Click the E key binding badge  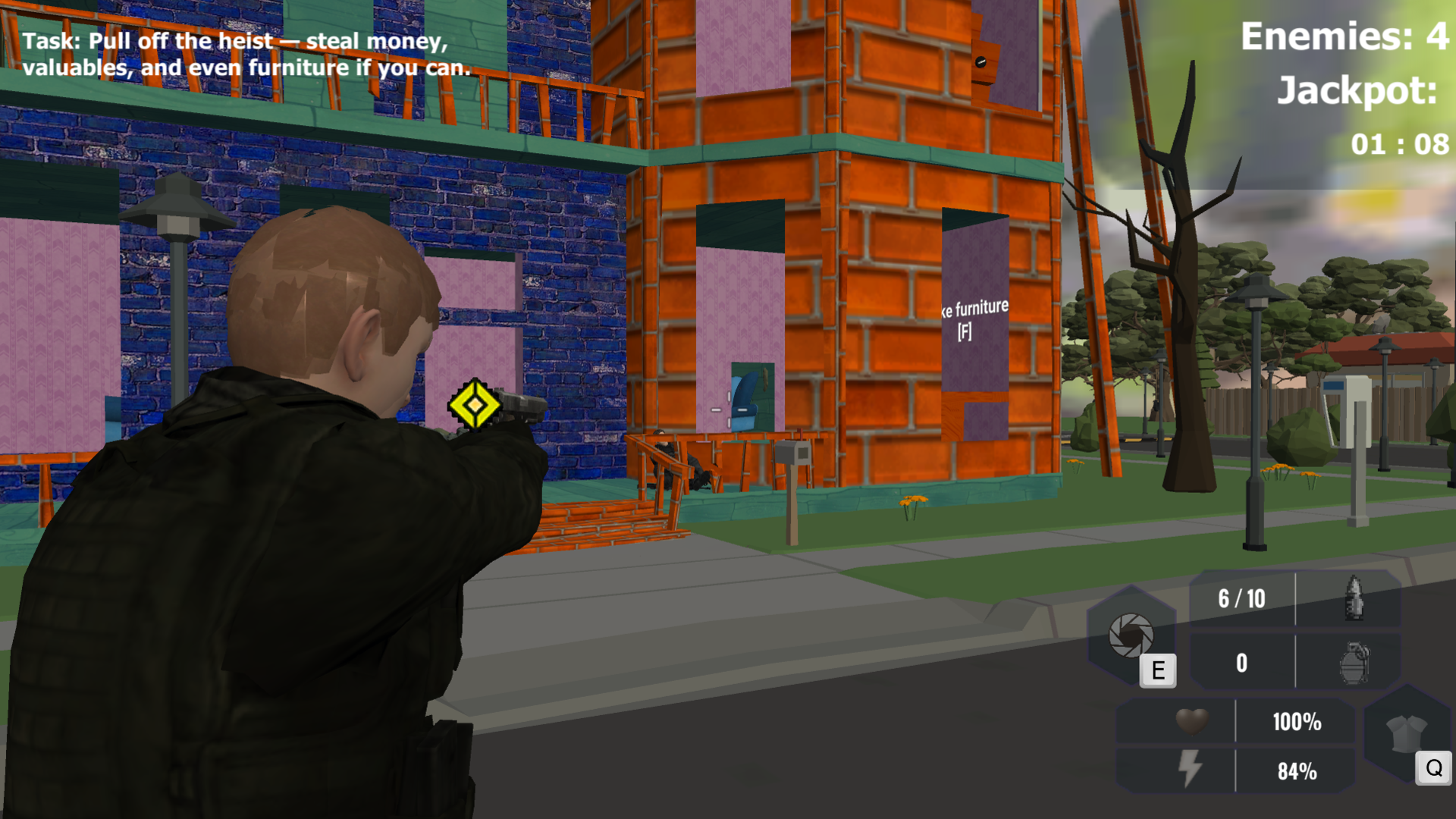(x=1158, y=670)
